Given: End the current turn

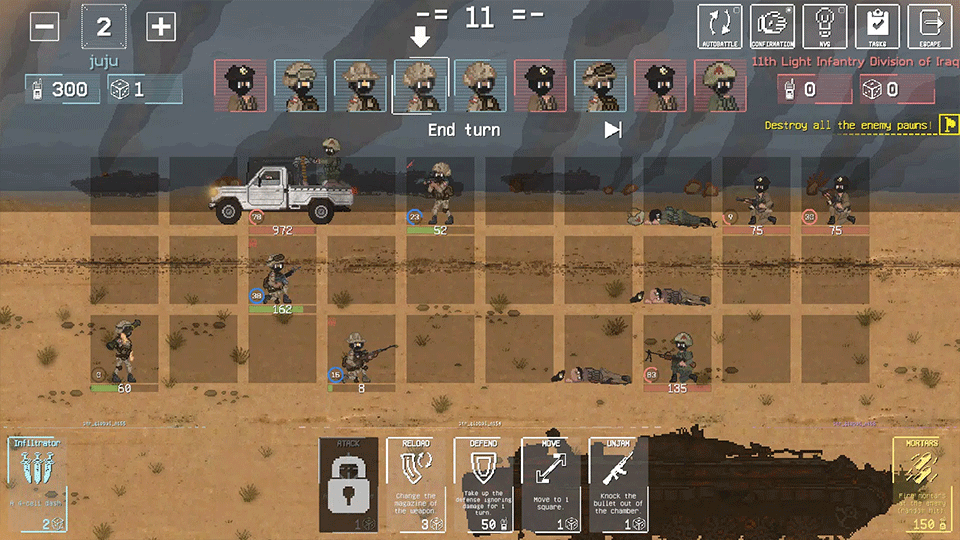Looking at the screenshot, I should (x=464, y=130).
